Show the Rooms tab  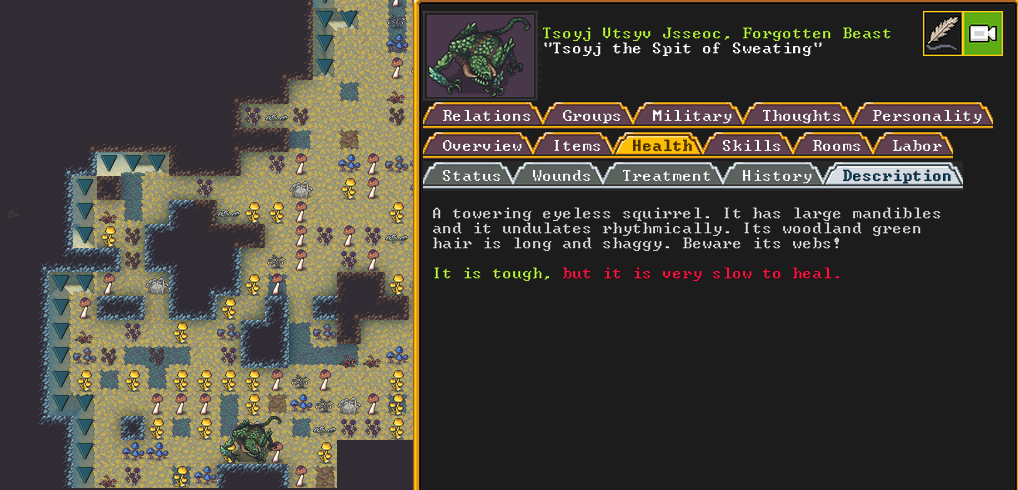(836, 146)
